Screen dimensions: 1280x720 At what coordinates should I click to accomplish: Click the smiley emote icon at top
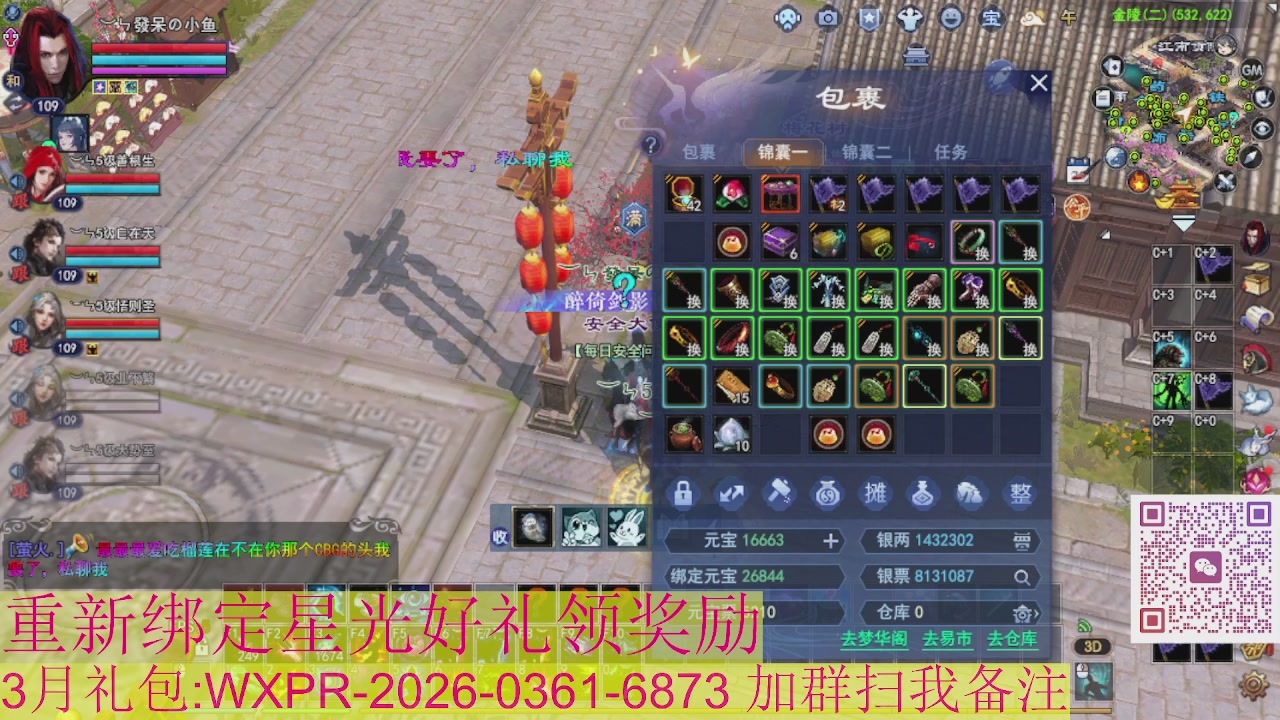point(950,18)
